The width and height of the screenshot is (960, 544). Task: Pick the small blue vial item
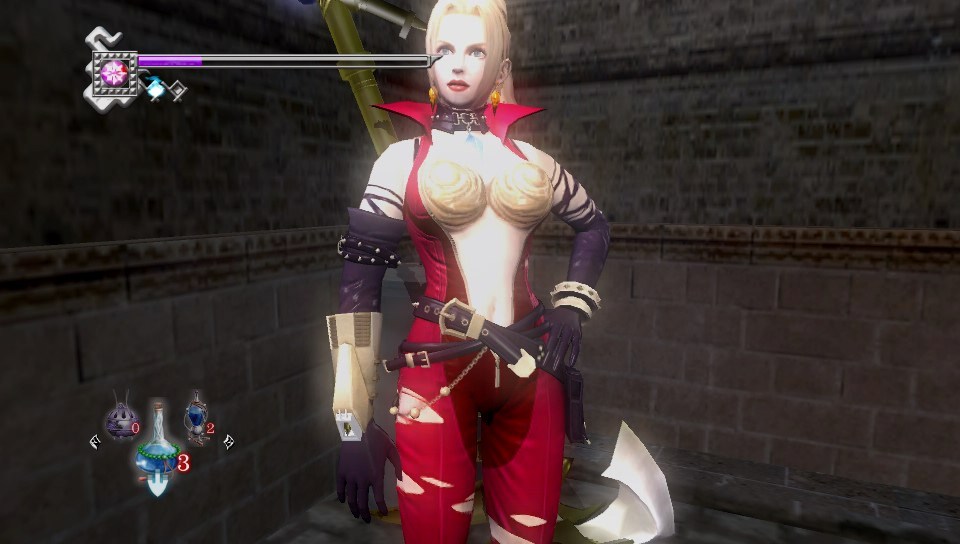click(x=196, y=418)
